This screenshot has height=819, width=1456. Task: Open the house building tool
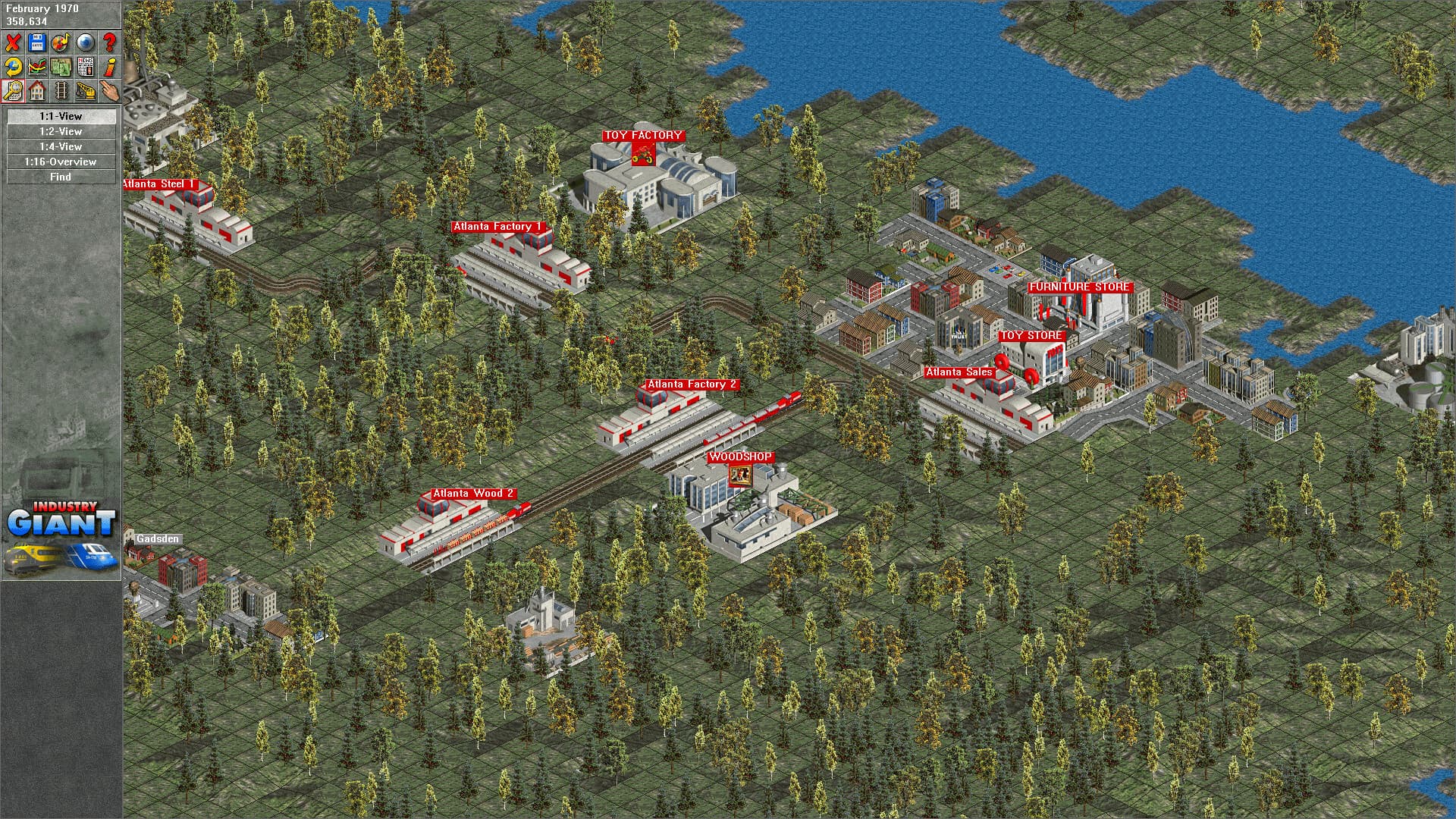click(36, 91)
